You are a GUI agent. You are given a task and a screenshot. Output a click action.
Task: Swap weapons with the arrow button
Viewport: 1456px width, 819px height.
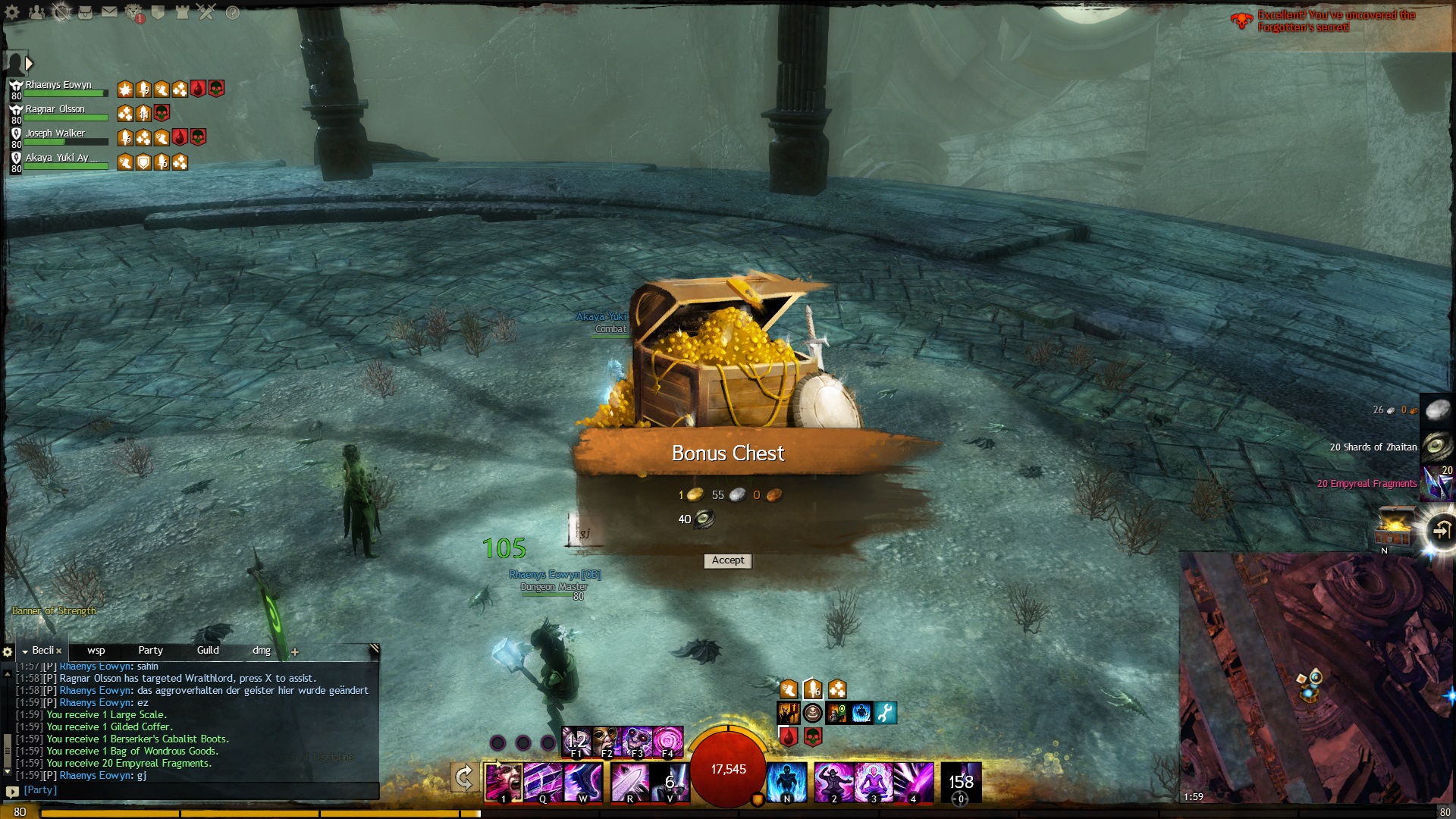tap(464, 777)
